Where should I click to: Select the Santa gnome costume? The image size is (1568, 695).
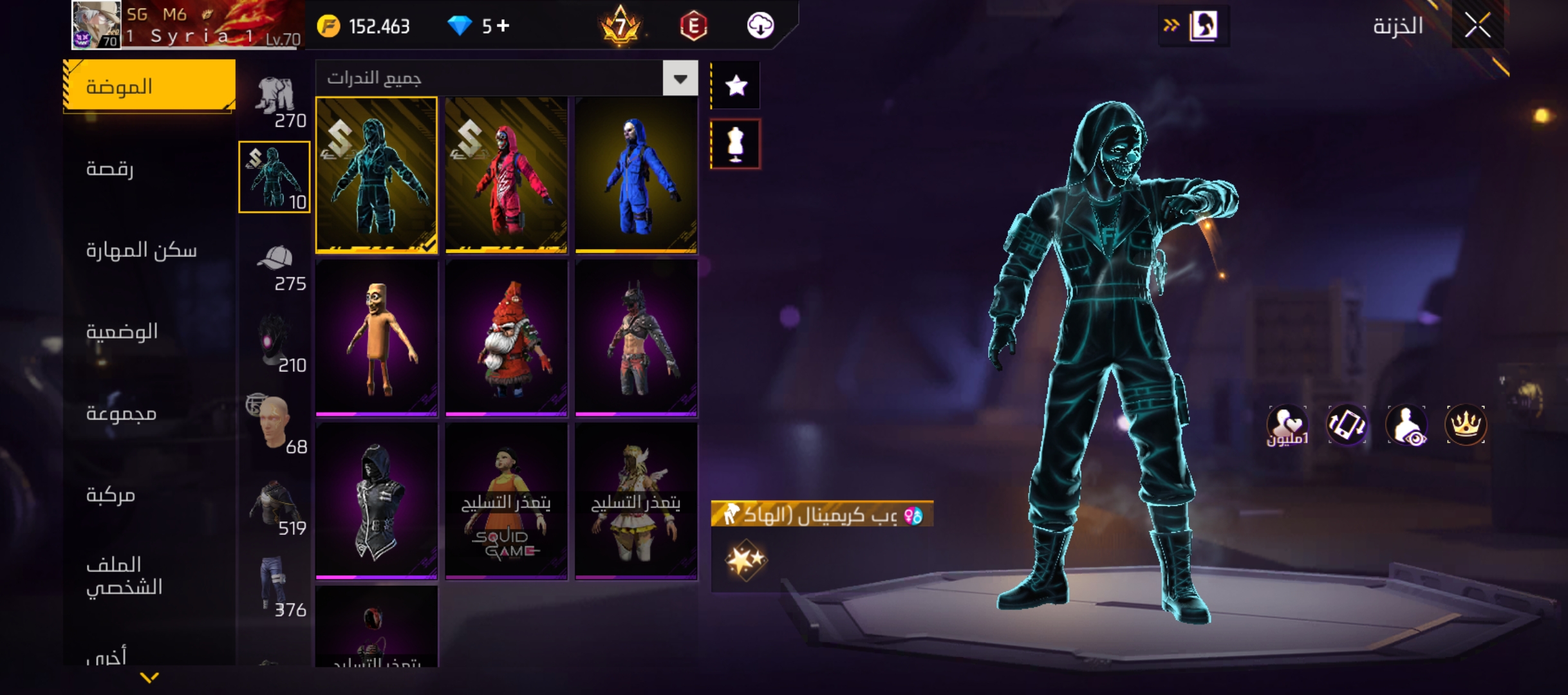[506, 338]
